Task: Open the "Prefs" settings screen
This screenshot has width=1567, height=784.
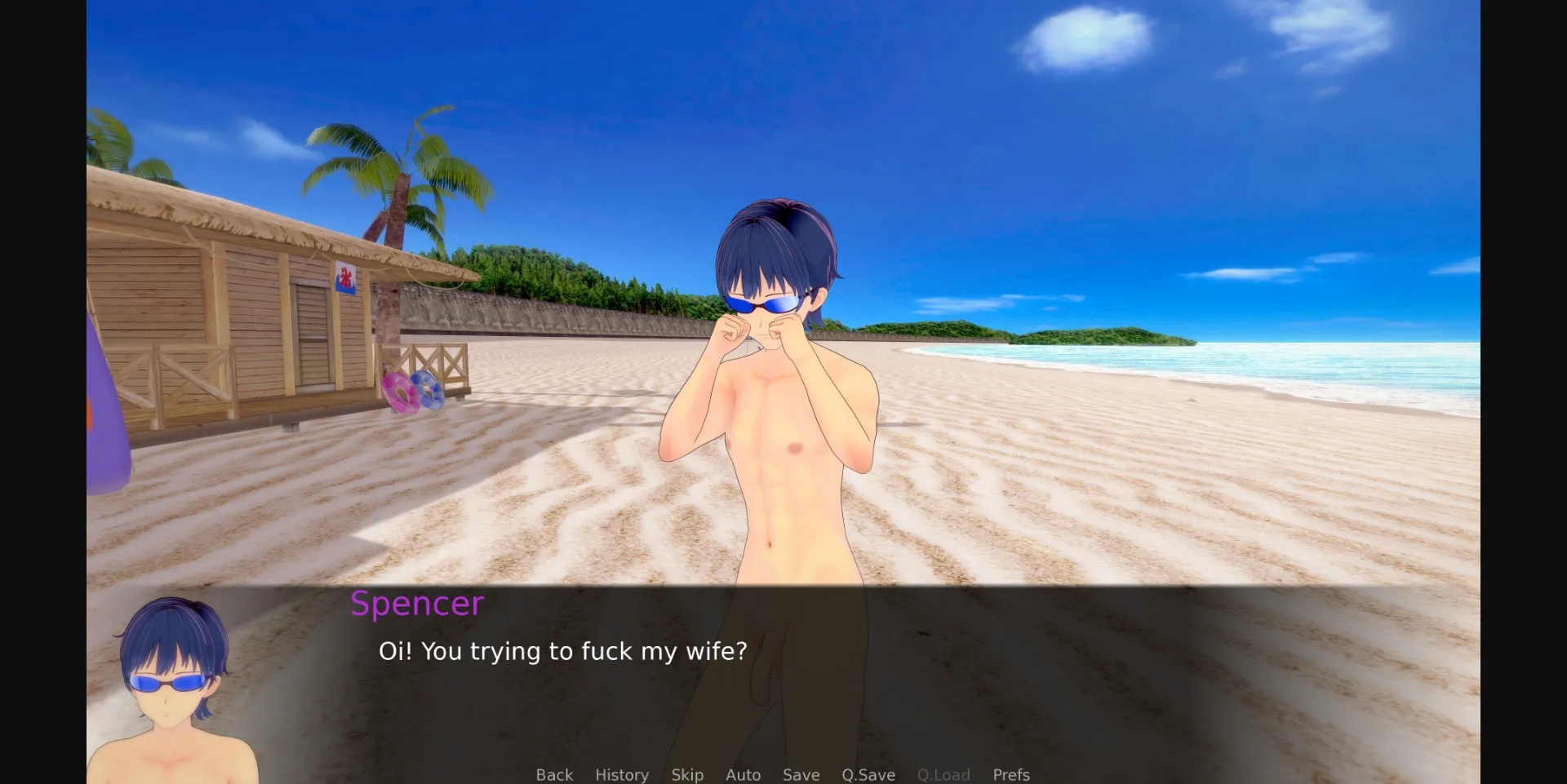Action: click(x=1011, y=775)
